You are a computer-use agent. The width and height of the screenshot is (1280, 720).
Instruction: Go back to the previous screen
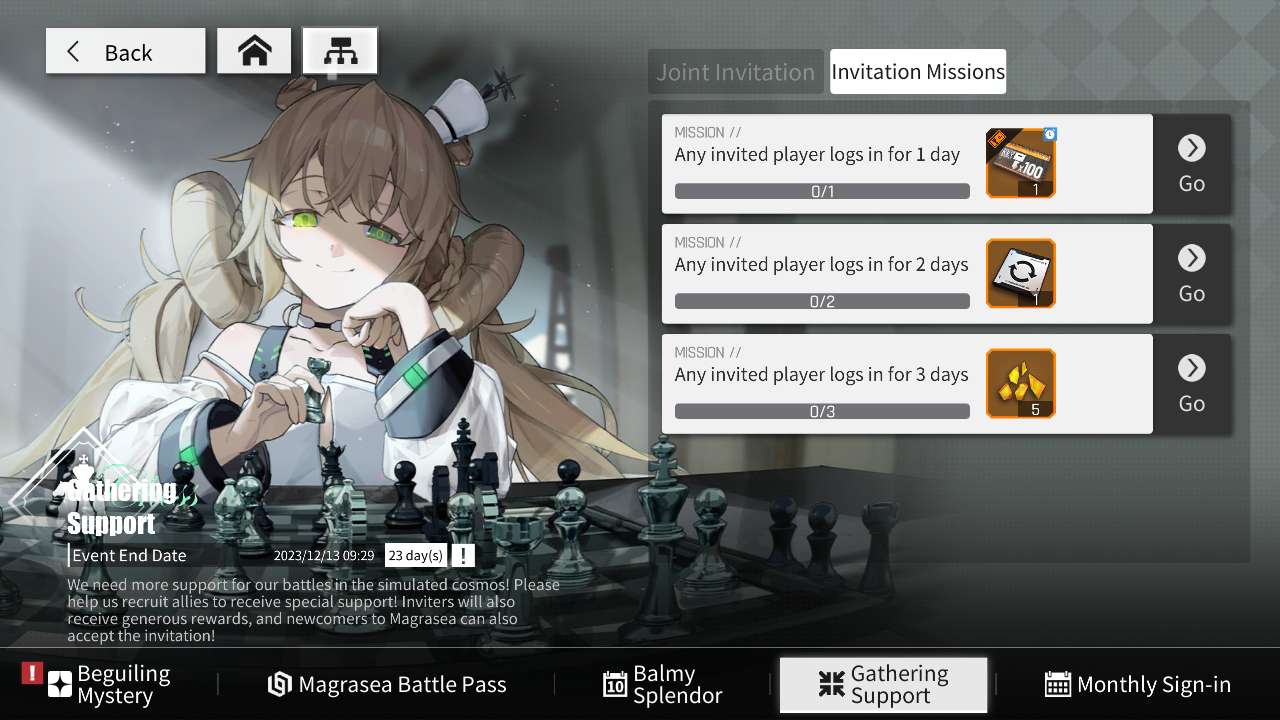pos(125,52)
